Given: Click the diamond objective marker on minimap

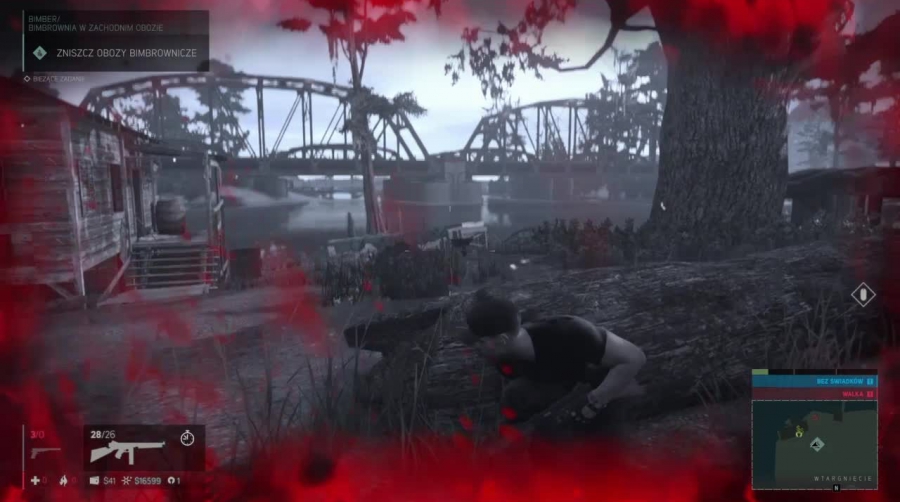Looking at the screenshot, I should click(x=817, y=444).
